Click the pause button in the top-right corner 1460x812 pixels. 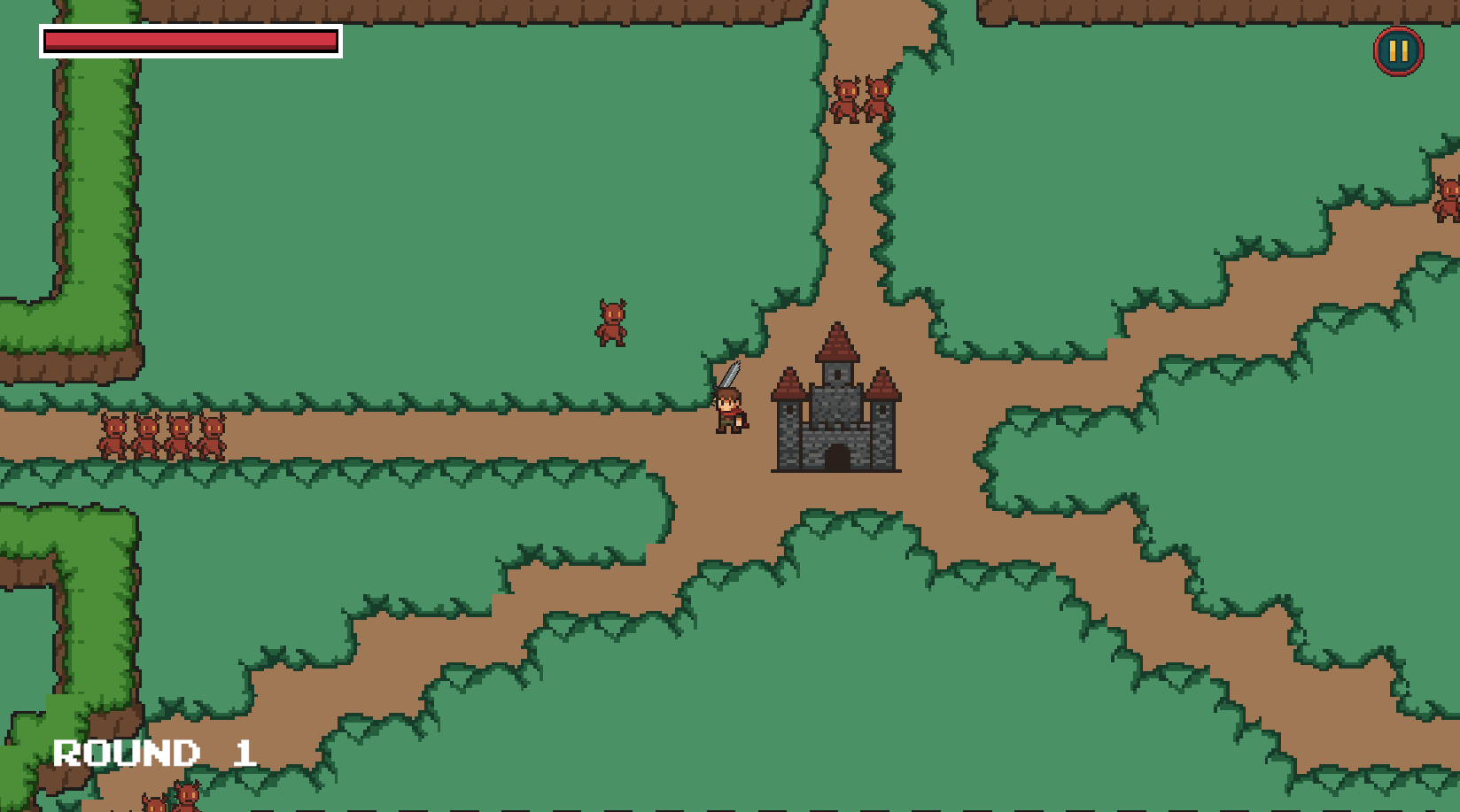[x=1397, y=52]
